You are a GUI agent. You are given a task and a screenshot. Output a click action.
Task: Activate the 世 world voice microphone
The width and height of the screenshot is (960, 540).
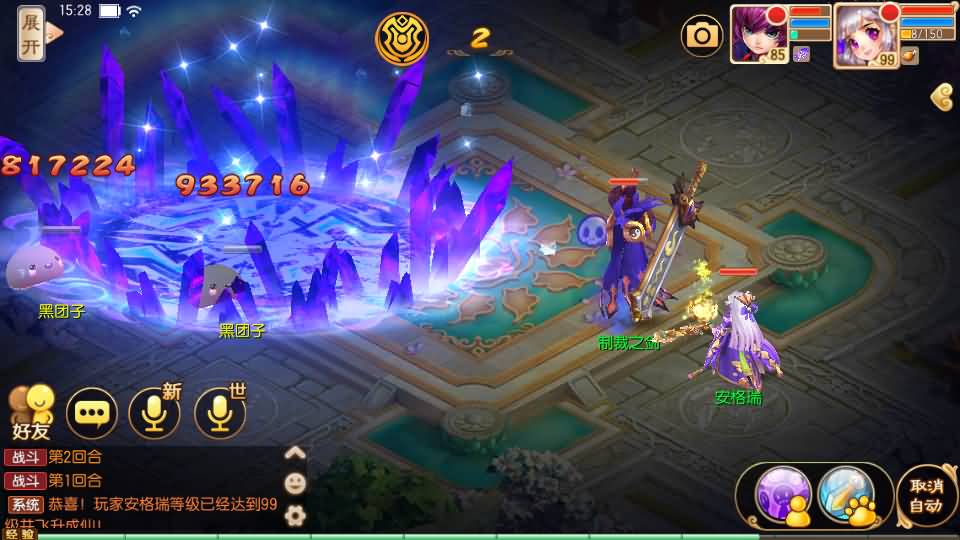220,413
